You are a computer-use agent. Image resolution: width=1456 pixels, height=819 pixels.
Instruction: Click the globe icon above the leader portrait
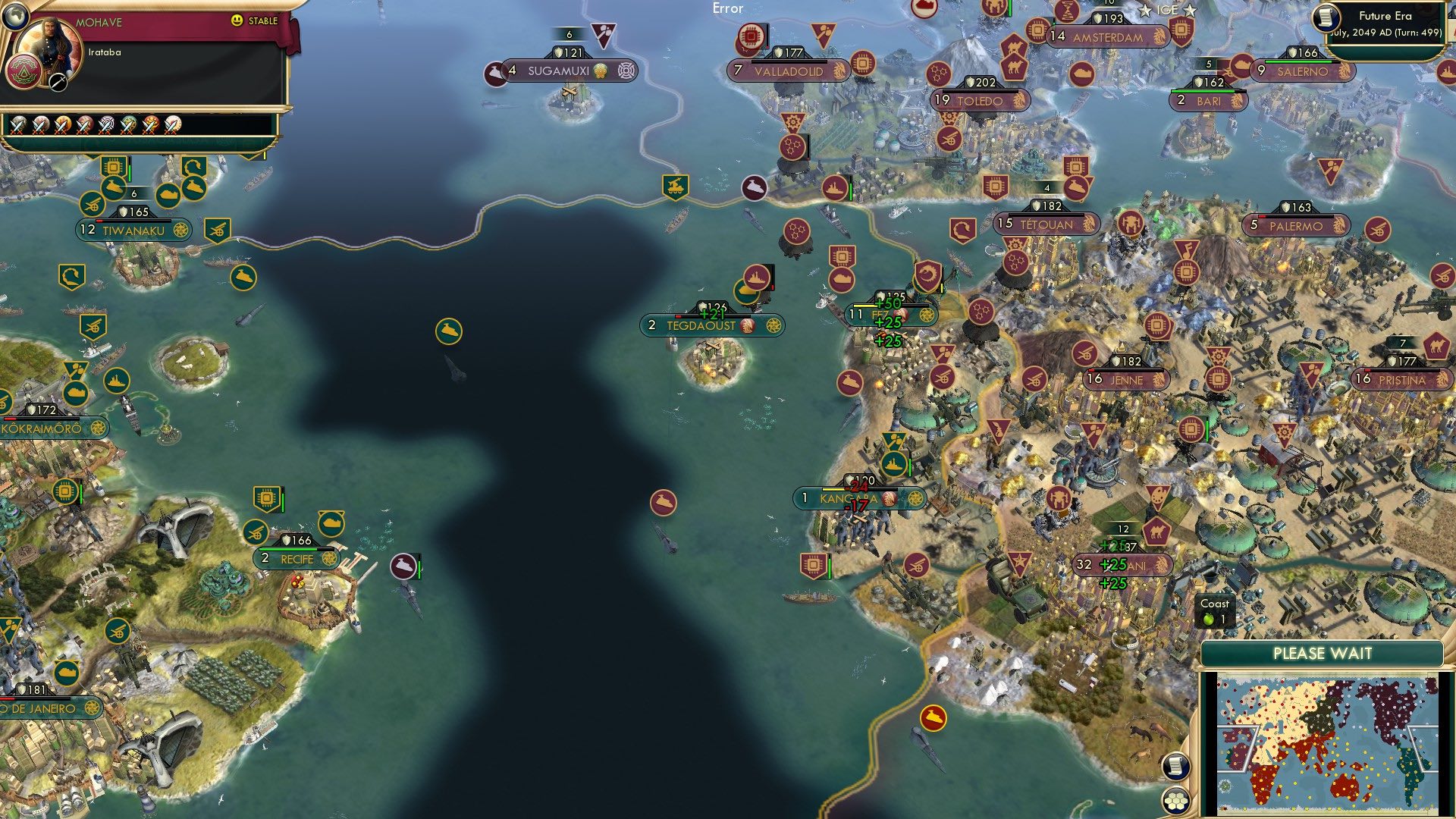point(14,16)
